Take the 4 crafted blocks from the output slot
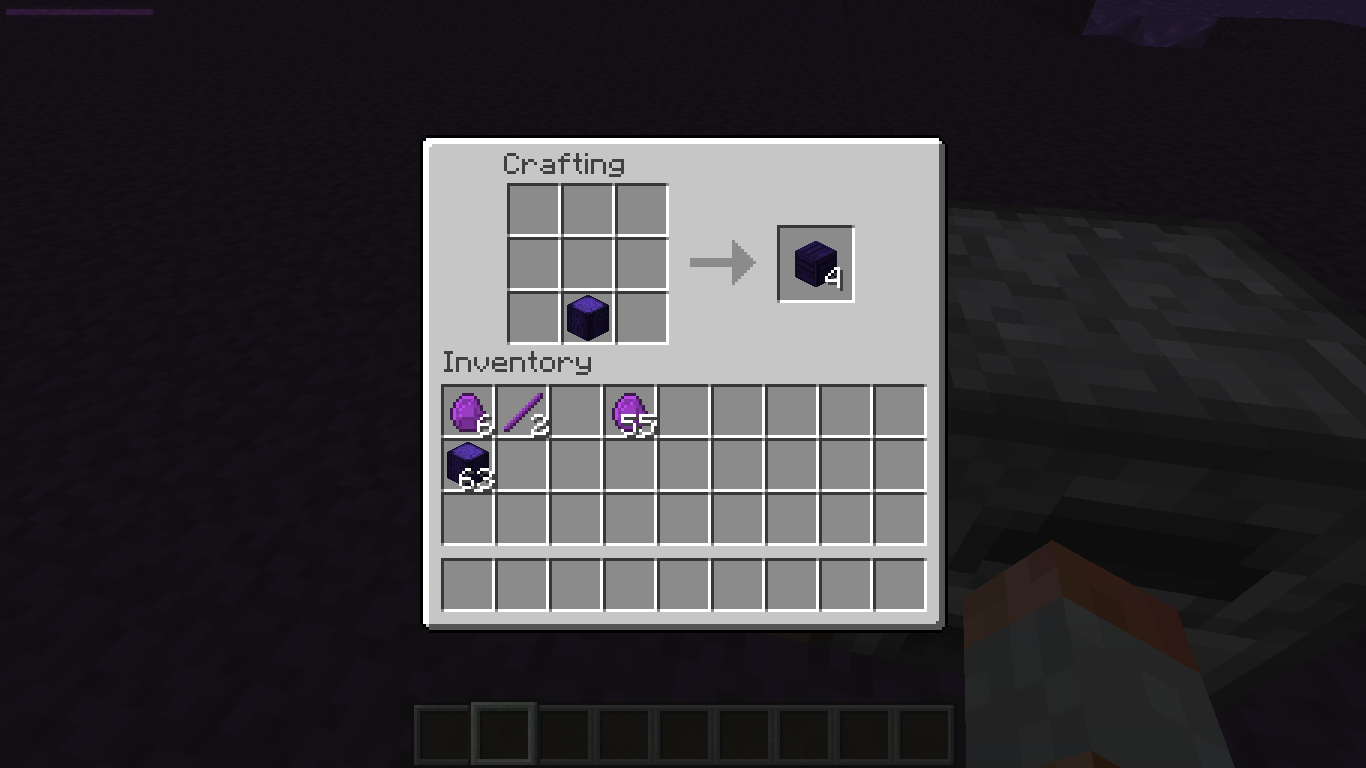 (x=814, y=263)
